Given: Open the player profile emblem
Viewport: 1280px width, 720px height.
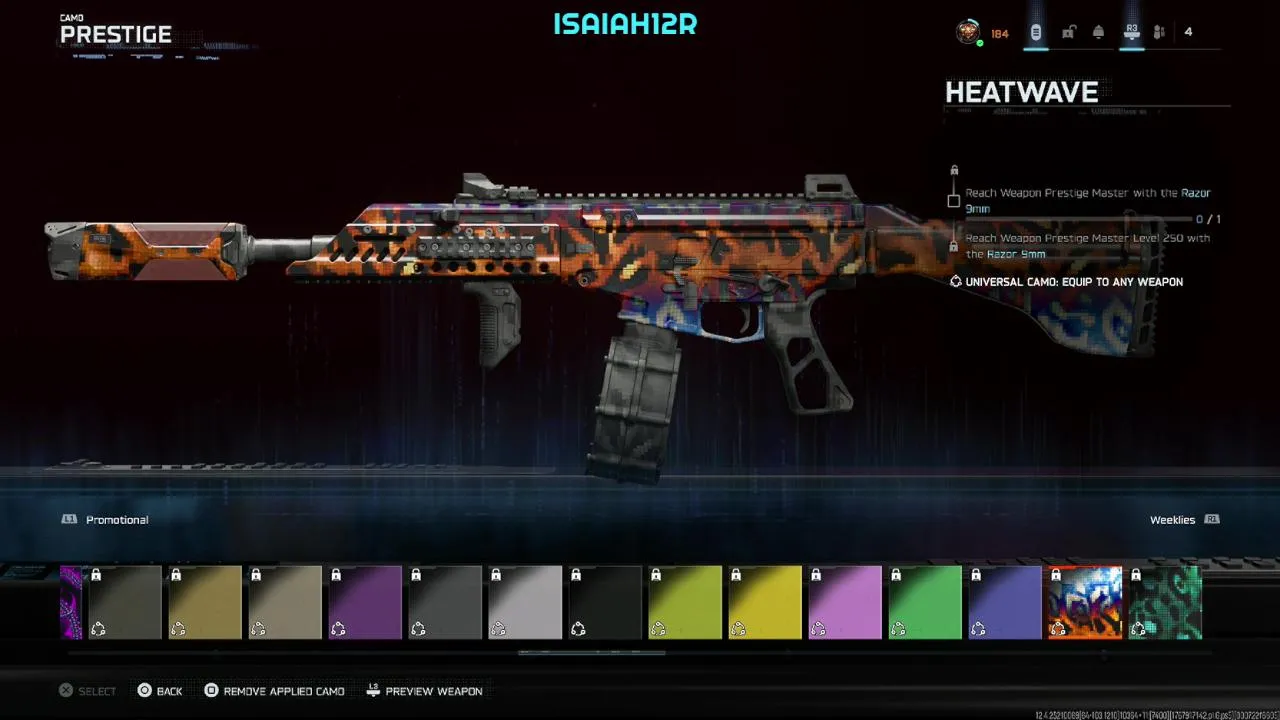Looking at the screenshot, I should coord(967,33).
